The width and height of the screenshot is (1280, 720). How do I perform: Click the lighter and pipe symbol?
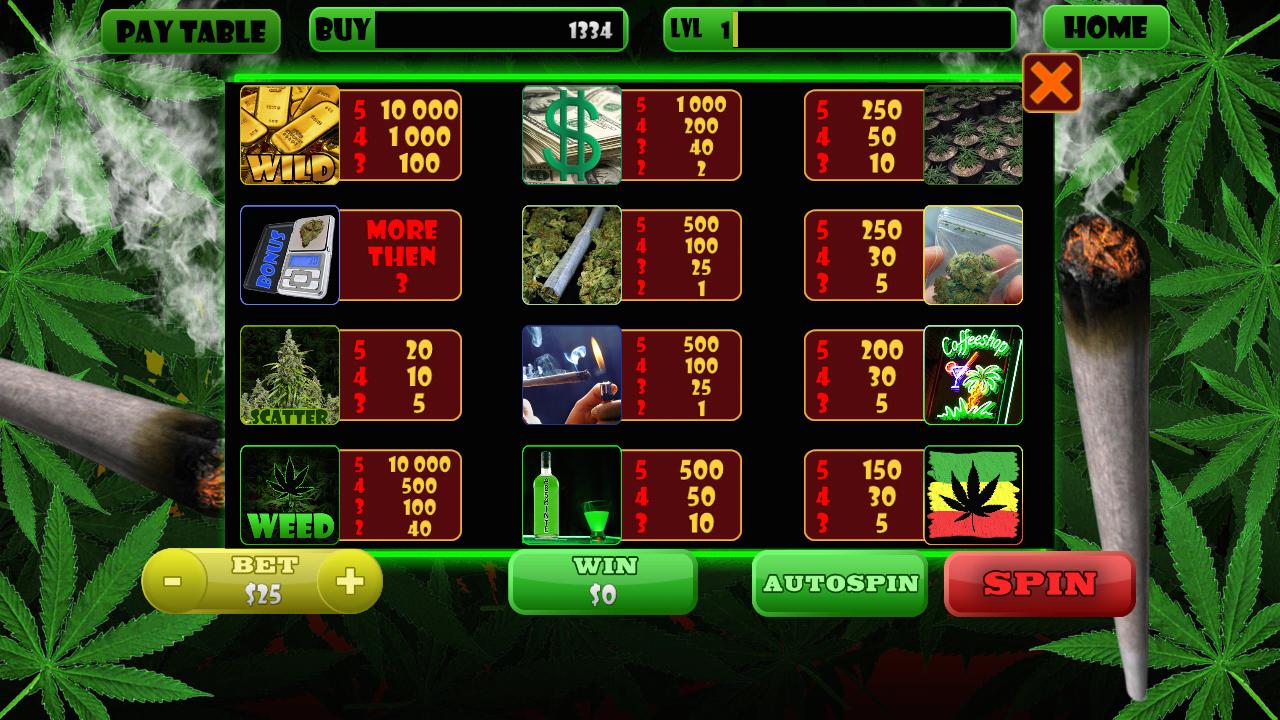click(x=570, y=375)
